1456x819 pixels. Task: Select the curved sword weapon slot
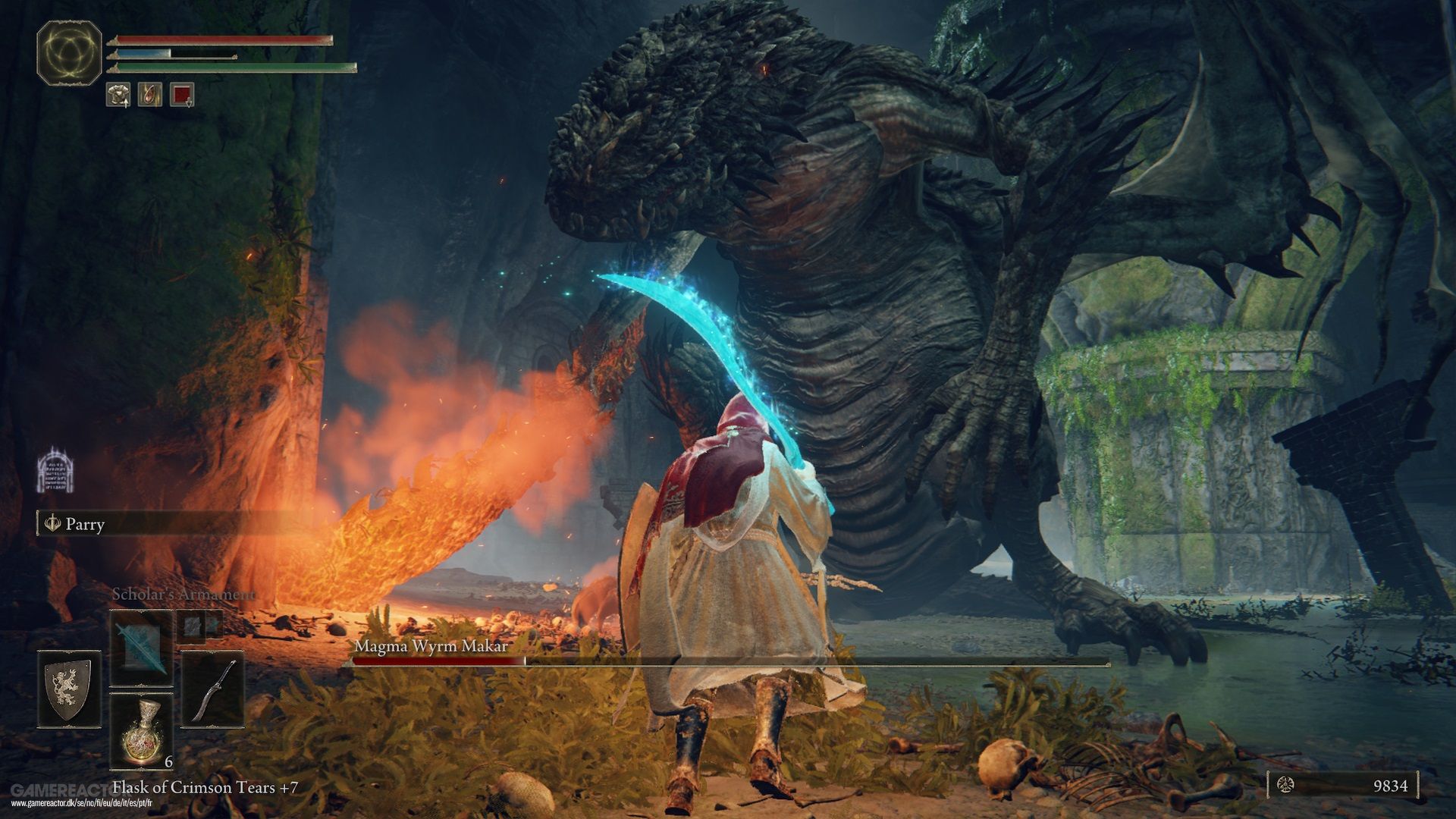click(213, 689)
